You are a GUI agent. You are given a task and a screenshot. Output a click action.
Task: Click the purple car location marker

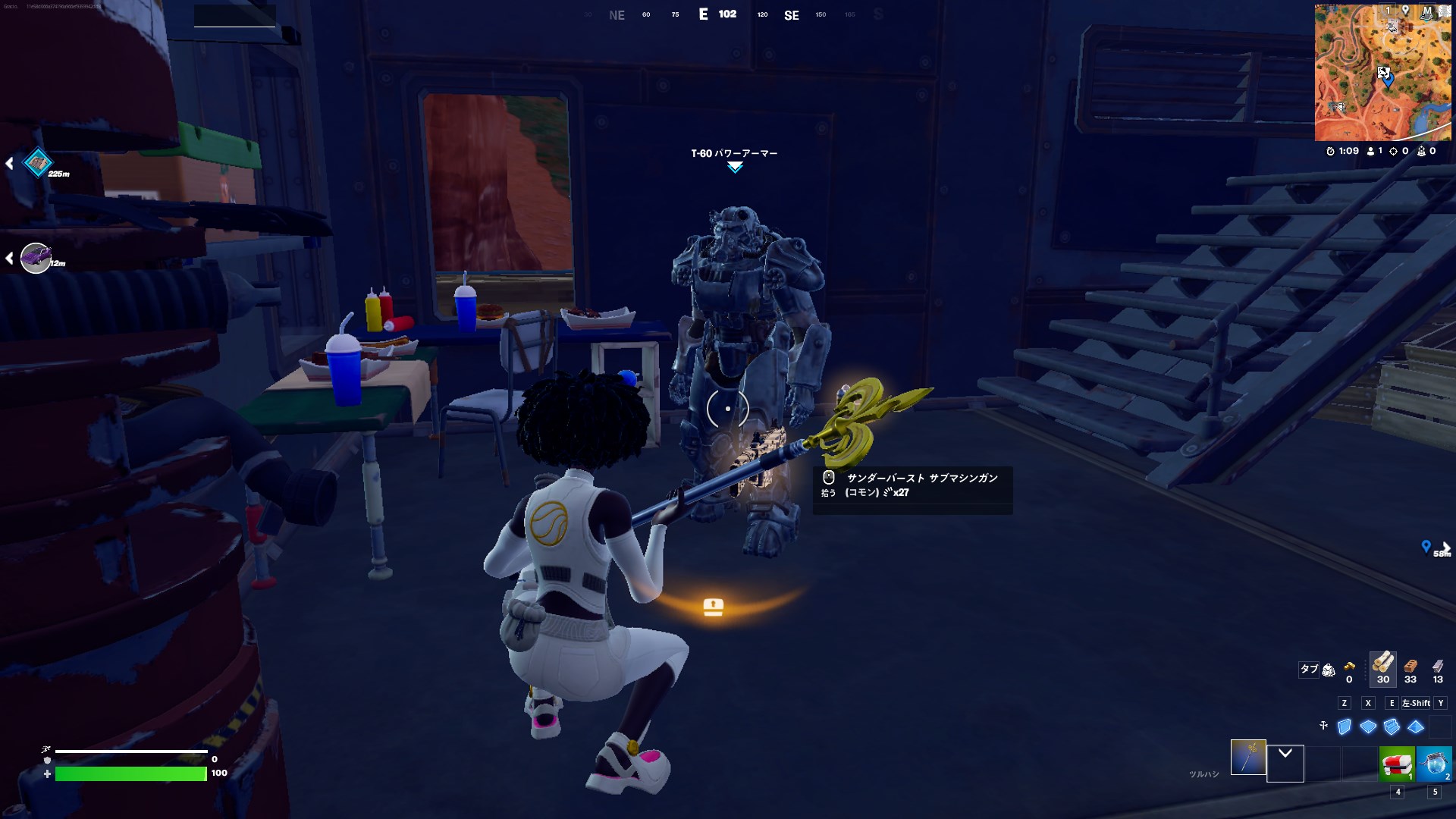tap(35, 258)
